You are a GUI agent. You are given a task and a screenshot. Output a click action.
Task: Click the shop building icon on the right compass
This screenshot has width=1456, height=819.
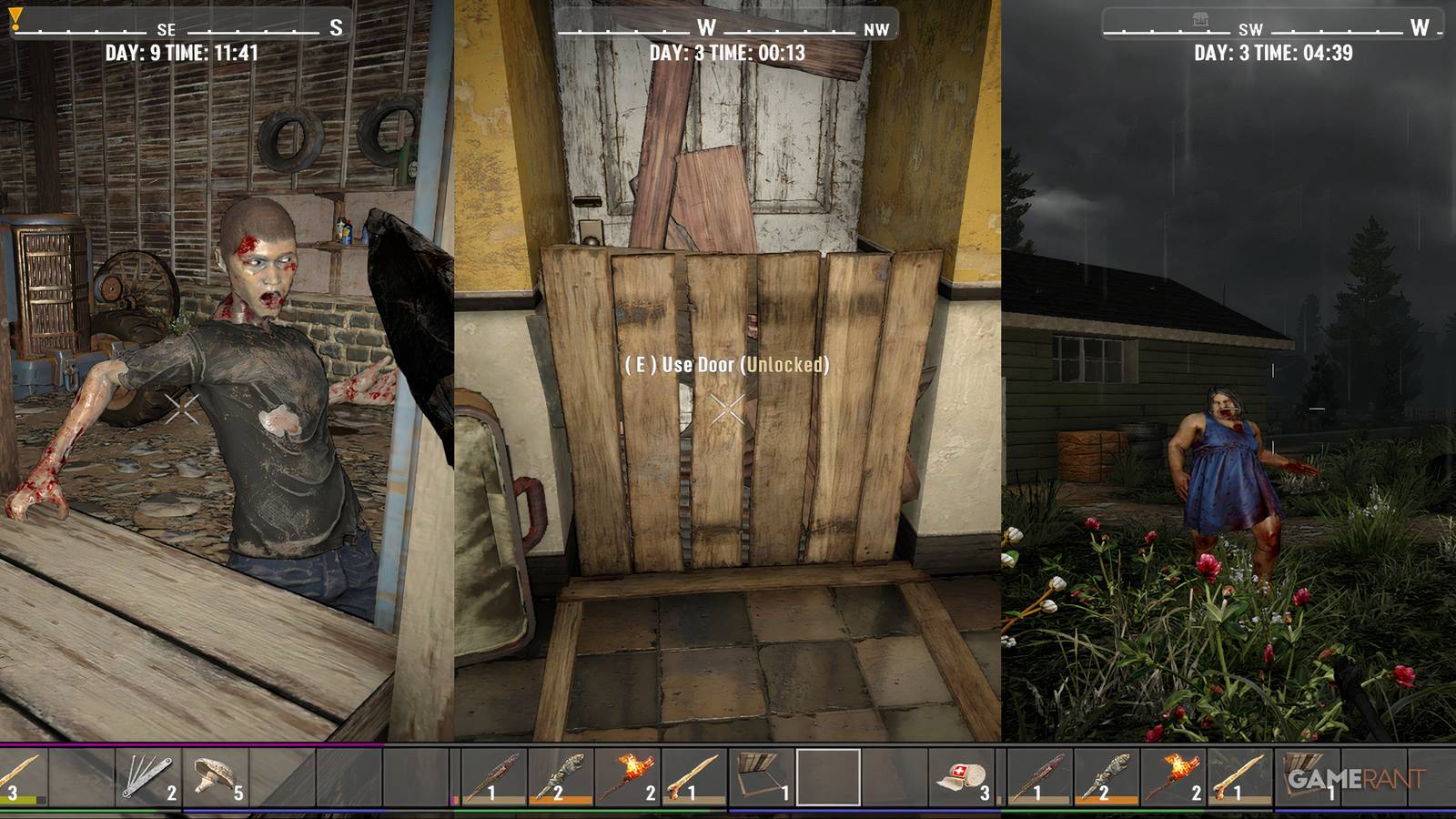(1203, 18)
